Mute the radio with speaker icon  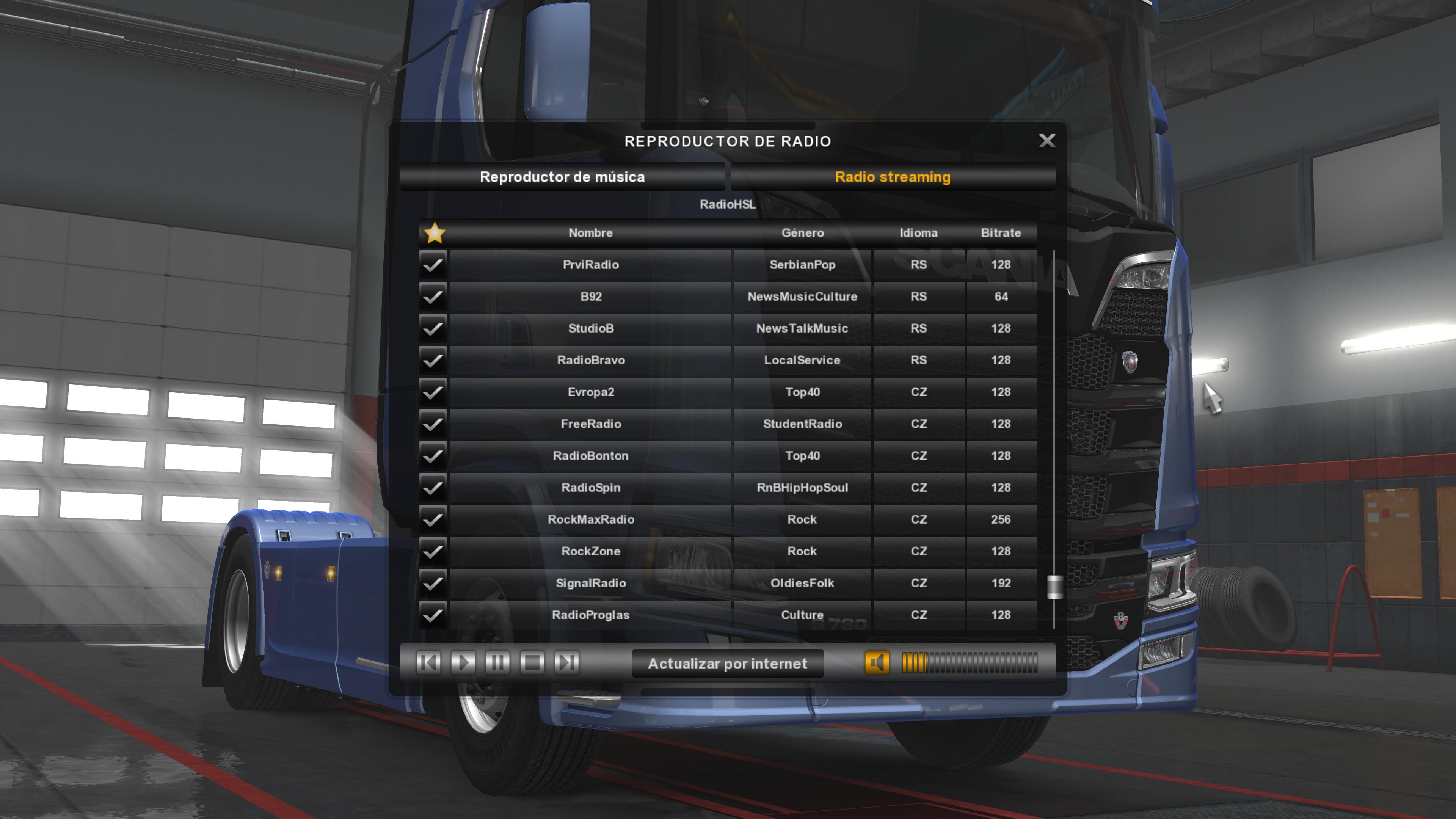(x=877, y=662)
